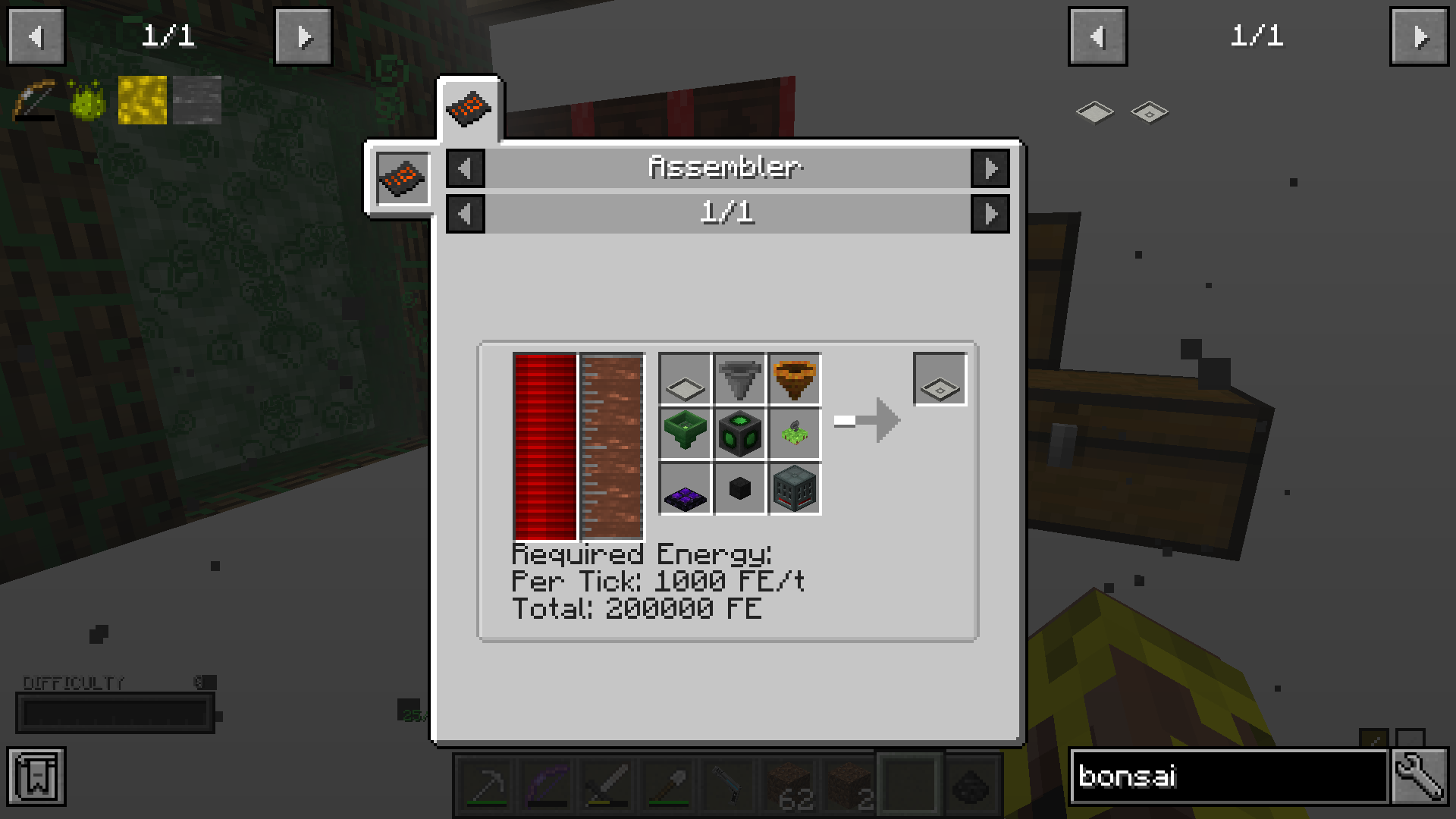1456x819 pixels.
Task: Focus the search field containing bonsai
Action: tap(1228, 776)
